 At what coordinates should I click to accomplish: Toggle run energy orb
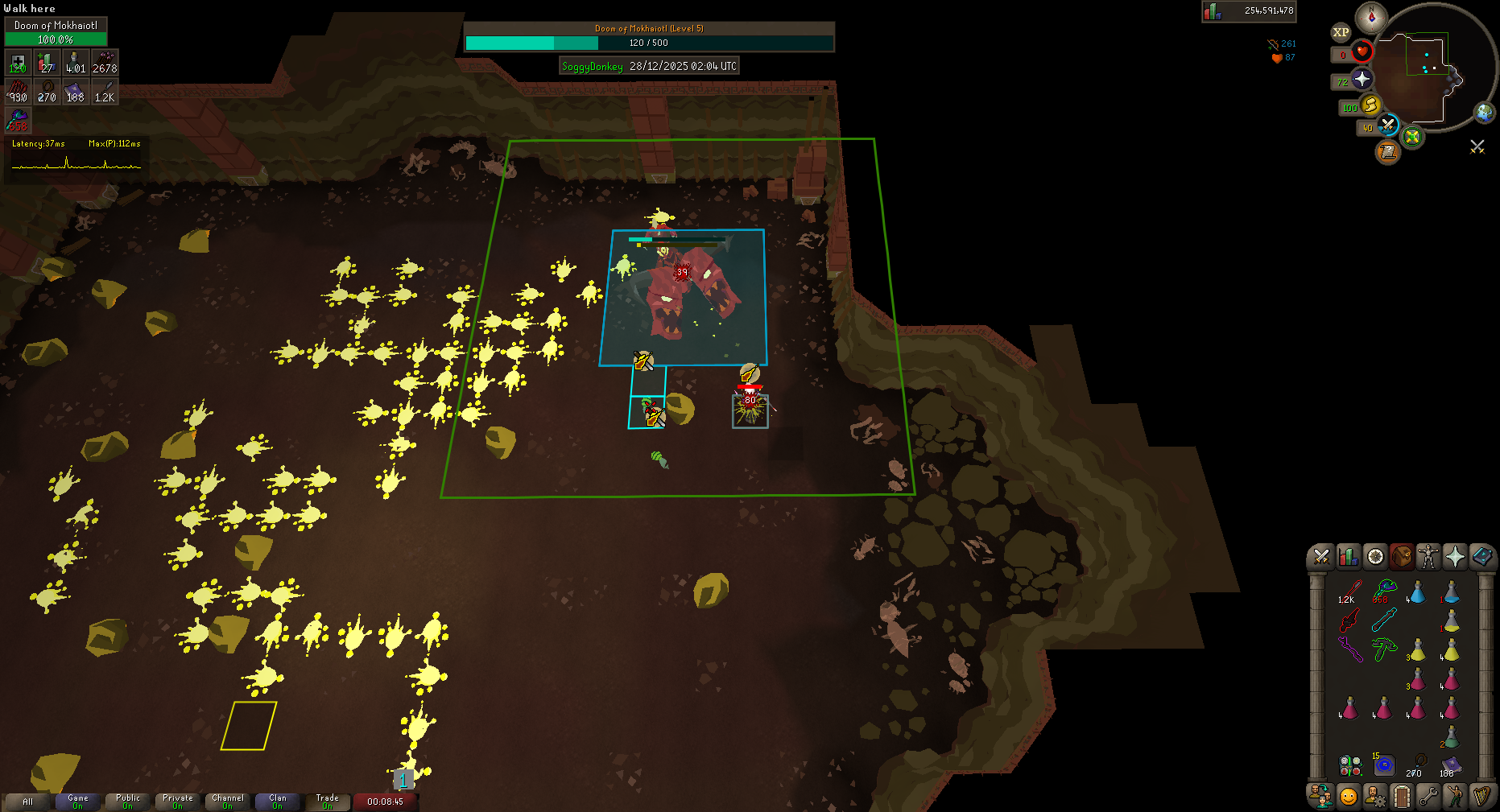(1370, 105)
